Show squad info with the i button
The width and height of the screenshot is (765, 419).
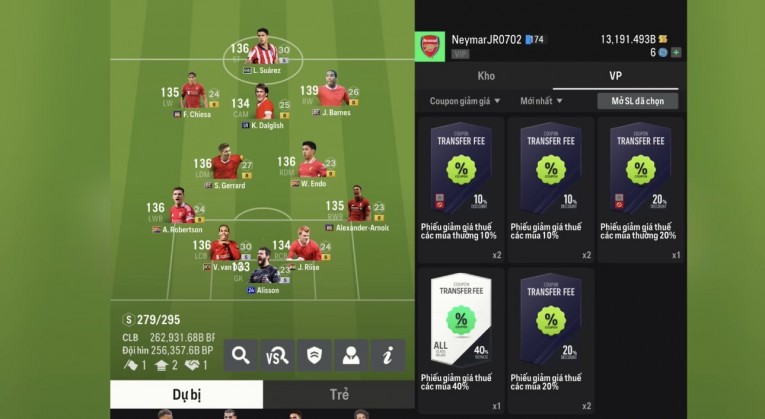(387, 353)
